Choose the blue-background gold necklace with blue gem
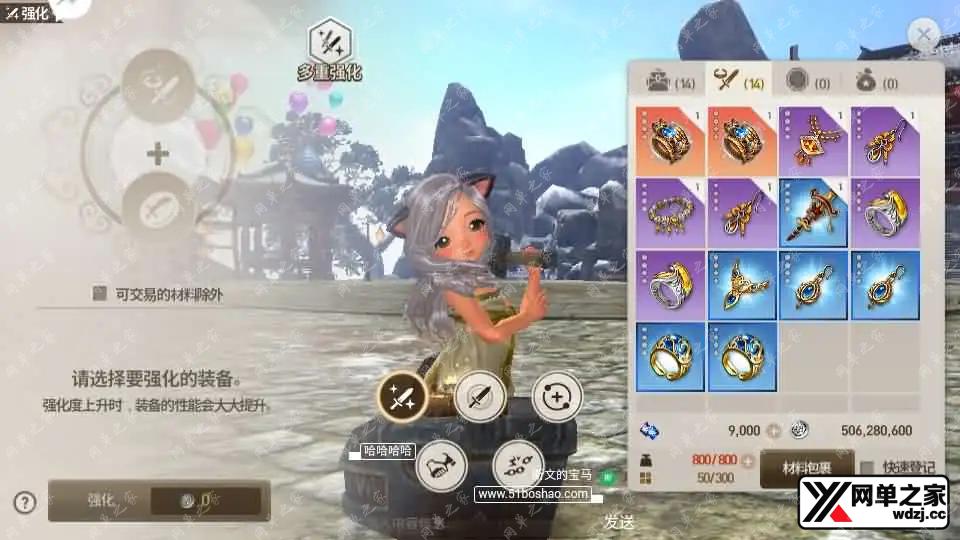The width and height of the screenshot is (960, 540). coord(742,285)
